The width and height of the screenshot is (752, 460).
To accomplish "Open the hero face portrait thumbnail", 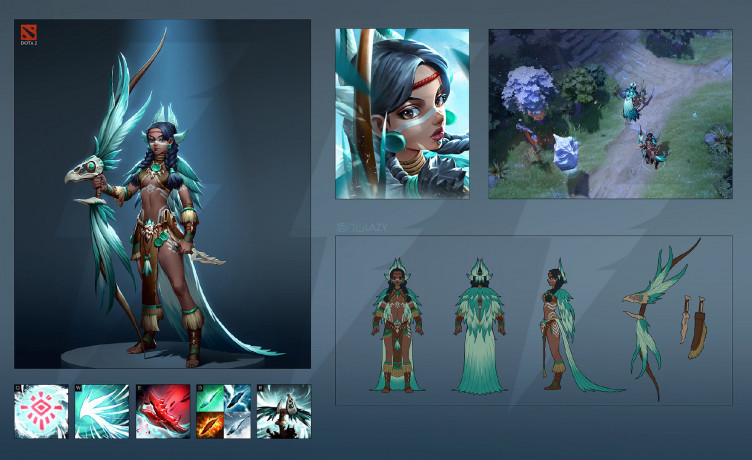I will 402,113.
